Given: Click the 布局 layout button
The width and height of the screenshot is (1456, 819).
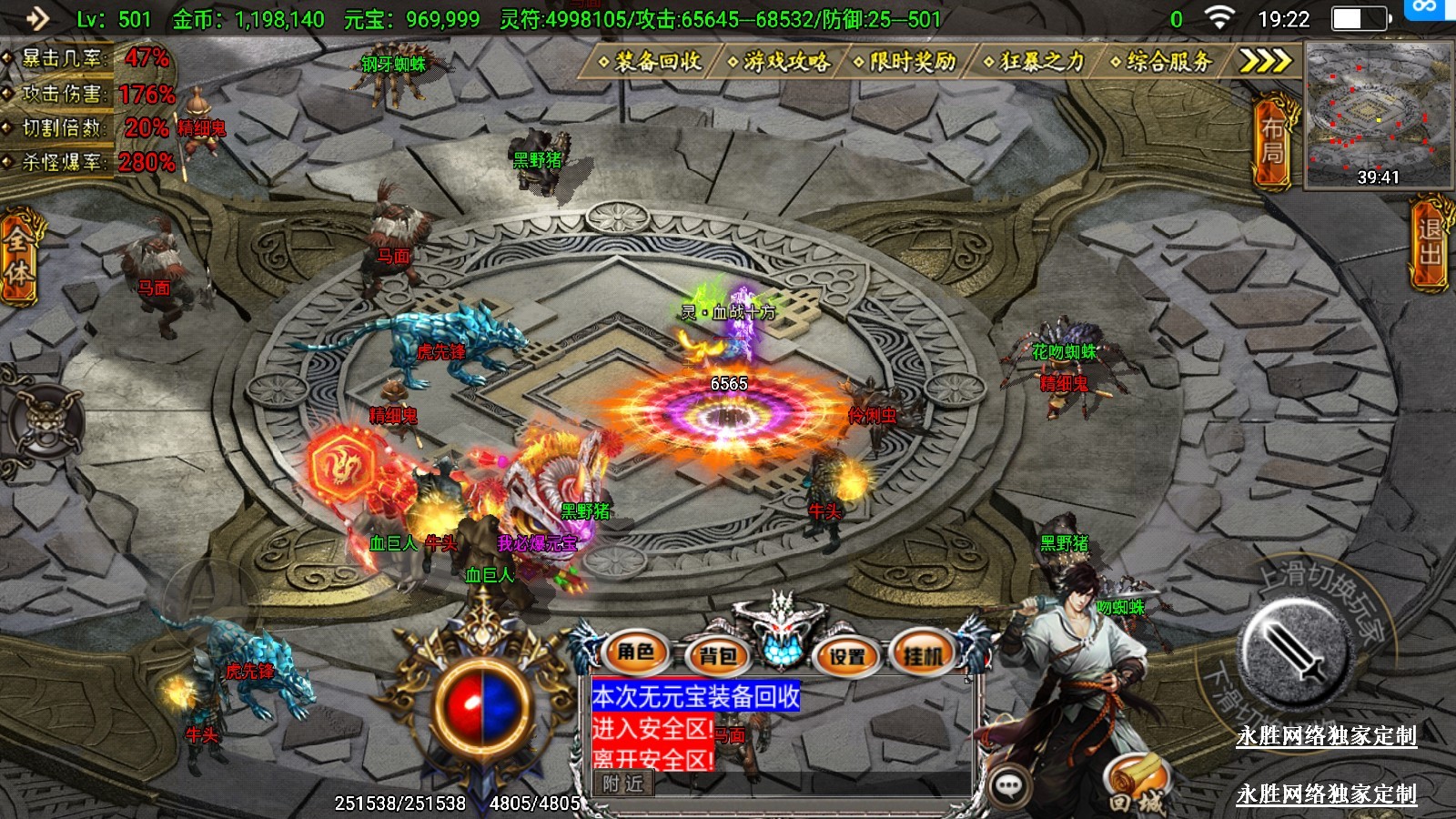Looking at the screenshot, I should pos(1272,142).
